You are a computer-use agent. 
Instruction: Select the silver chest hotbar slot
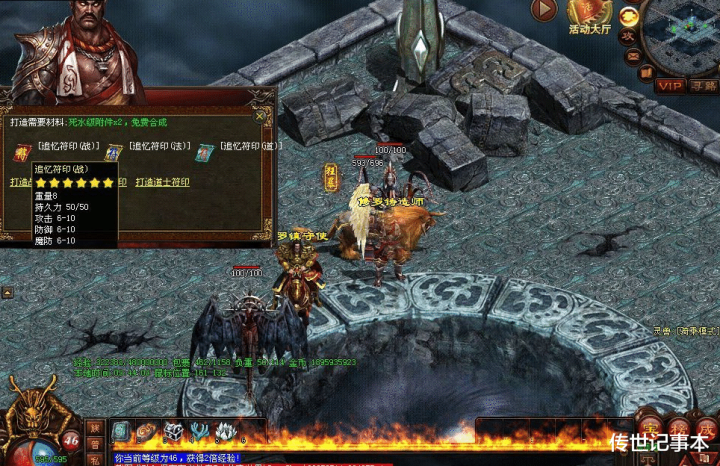click(x=173, y=431)
